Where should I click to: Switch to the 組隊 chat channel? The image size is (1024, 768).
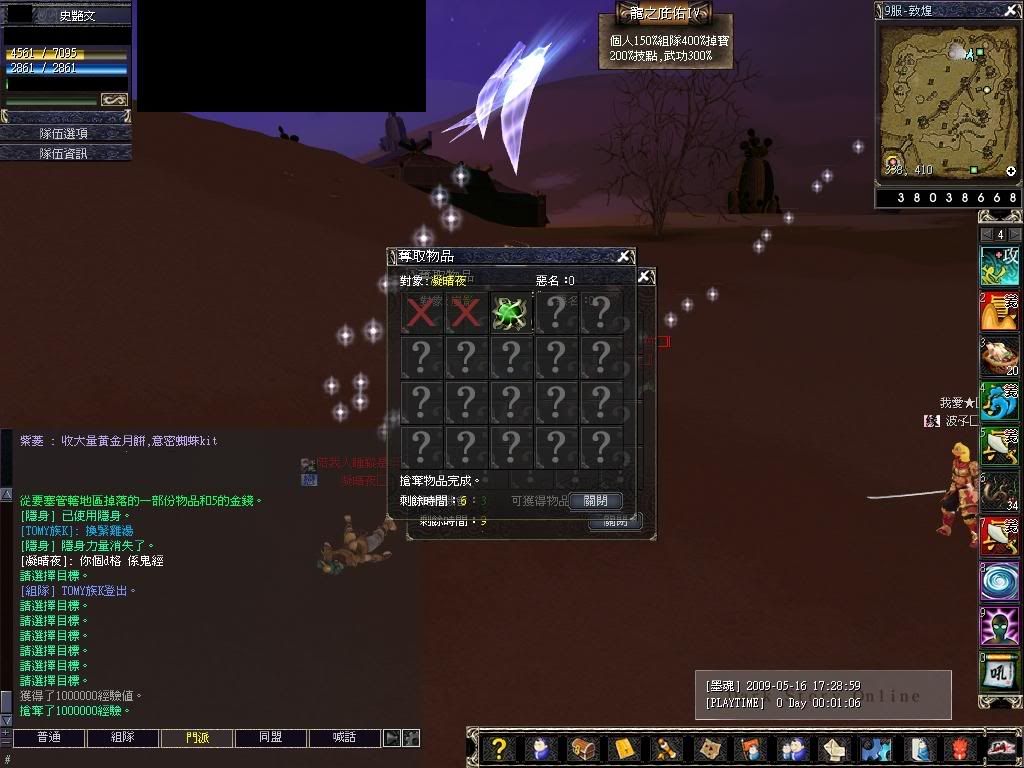122,738
